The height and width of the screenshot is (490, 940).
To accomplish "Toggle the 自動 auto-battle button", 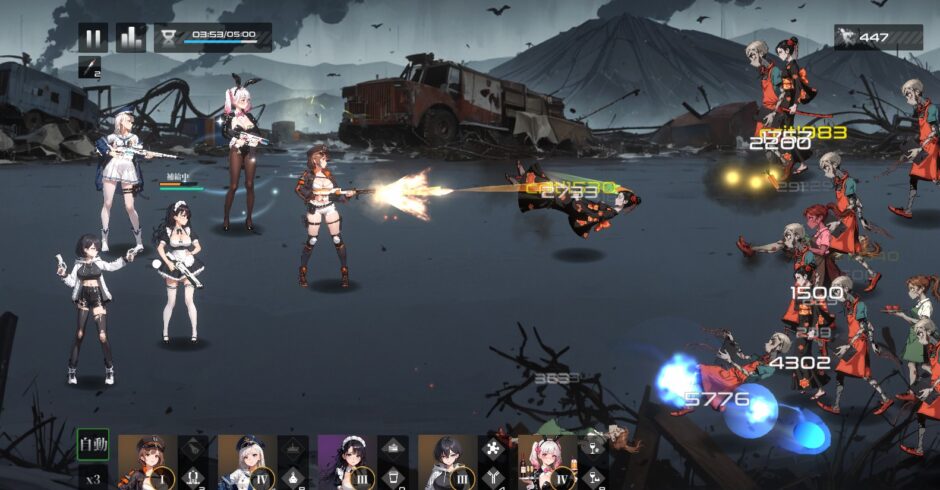I will point(93,443).
